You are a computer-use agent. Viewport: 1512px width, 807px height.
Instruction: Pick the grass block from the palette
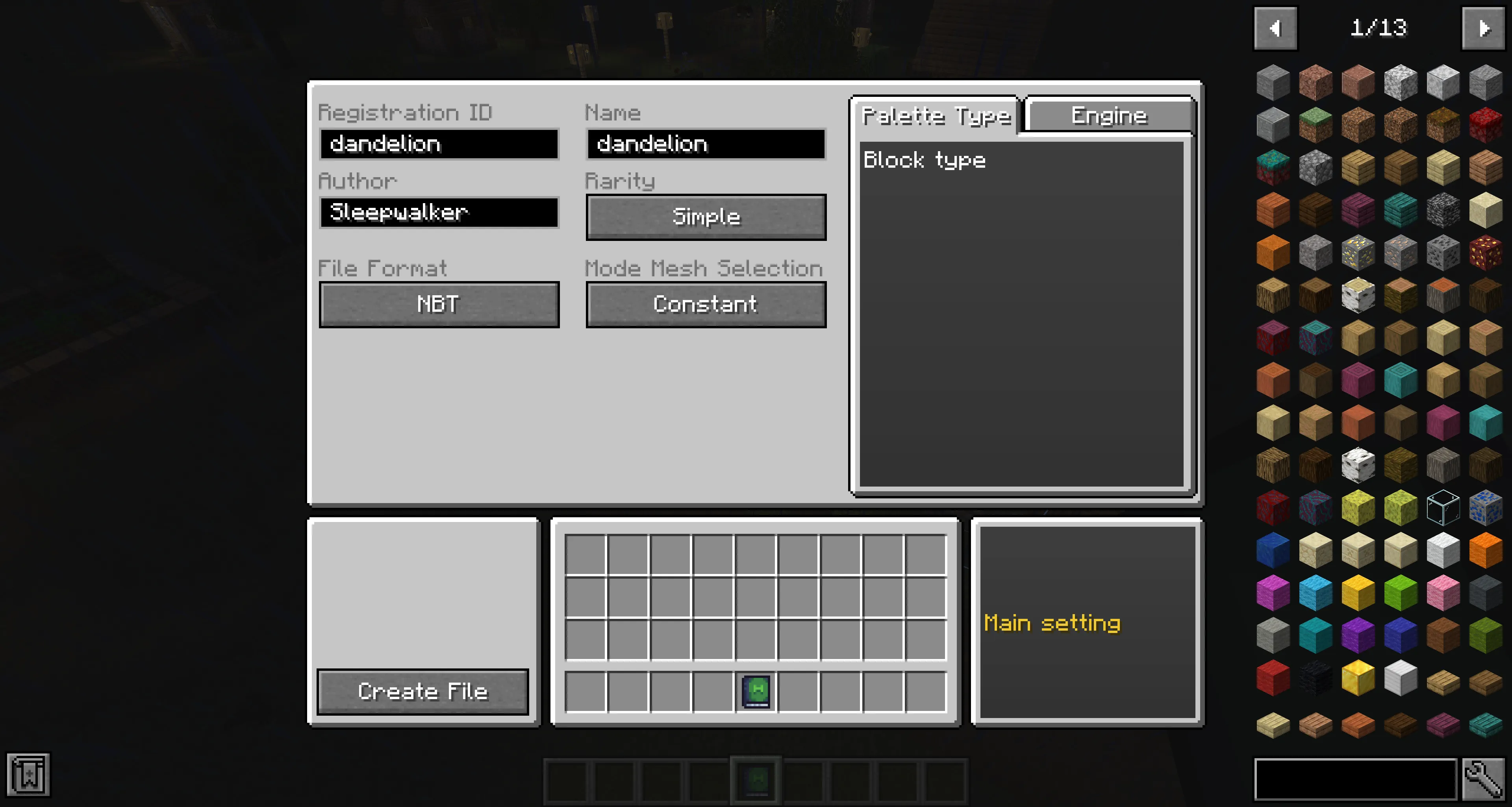pyautogui.click(x=1316, y=124)
